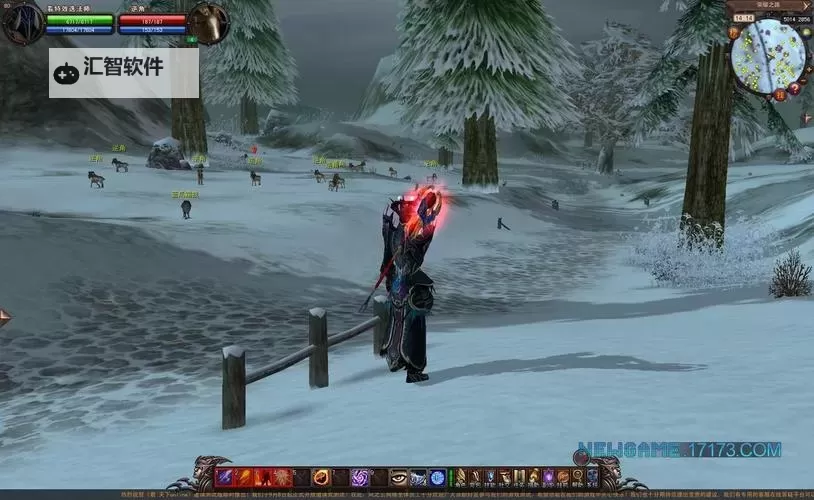This screenshot has height=500, width=814.
Task: Activate the blue orb skill
Action: (x=437, y=478)
